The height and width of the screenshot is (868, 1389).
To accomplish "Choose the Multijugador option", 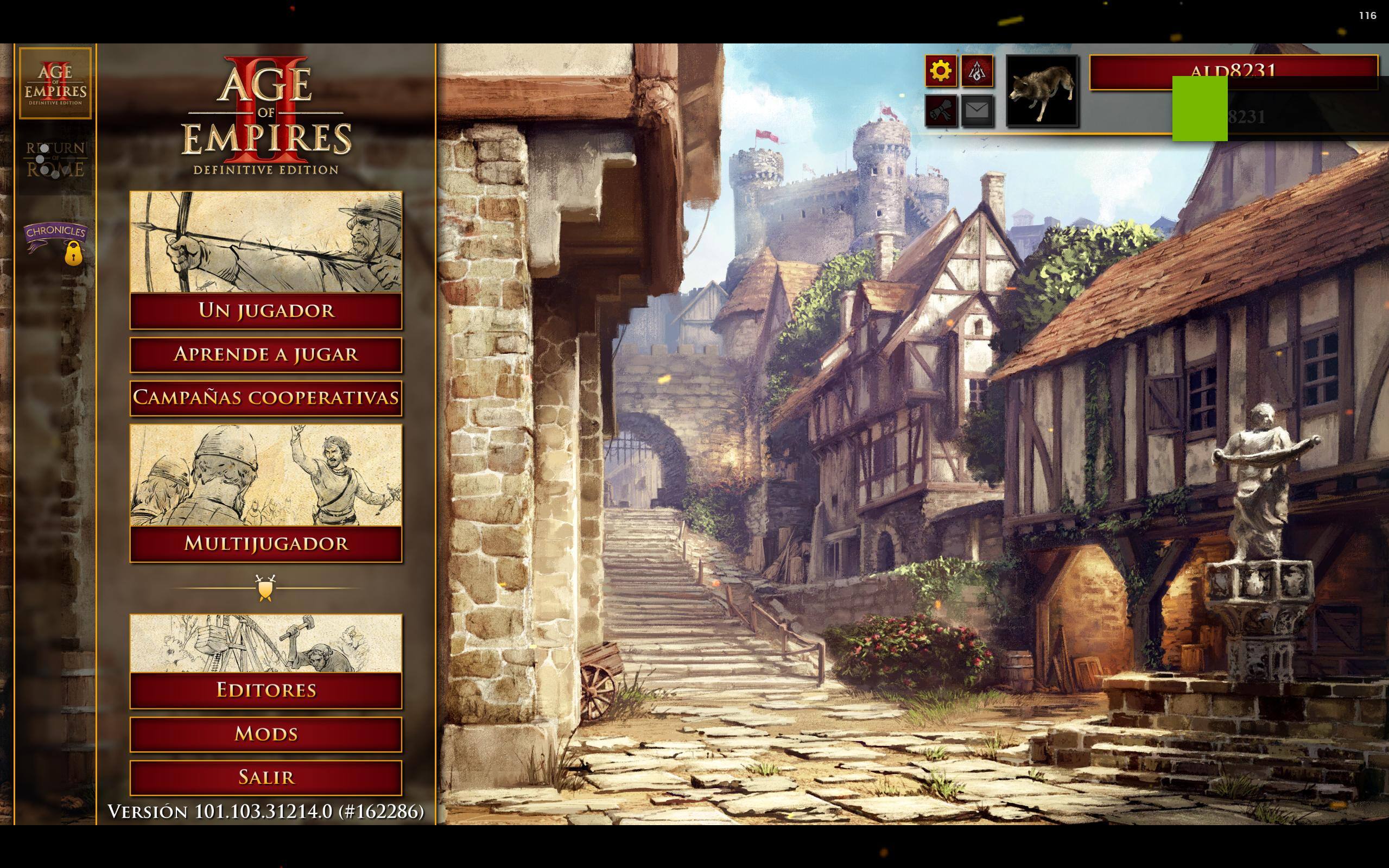I will click(x=266, y=543).
